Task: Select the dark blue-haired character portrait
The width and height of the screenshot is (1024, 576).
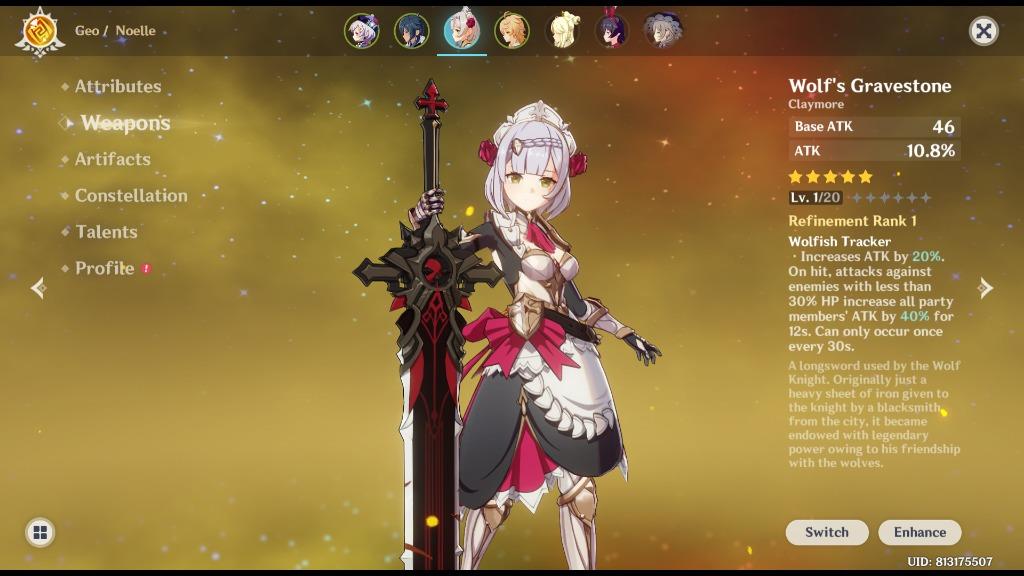Action: [411, 31]
